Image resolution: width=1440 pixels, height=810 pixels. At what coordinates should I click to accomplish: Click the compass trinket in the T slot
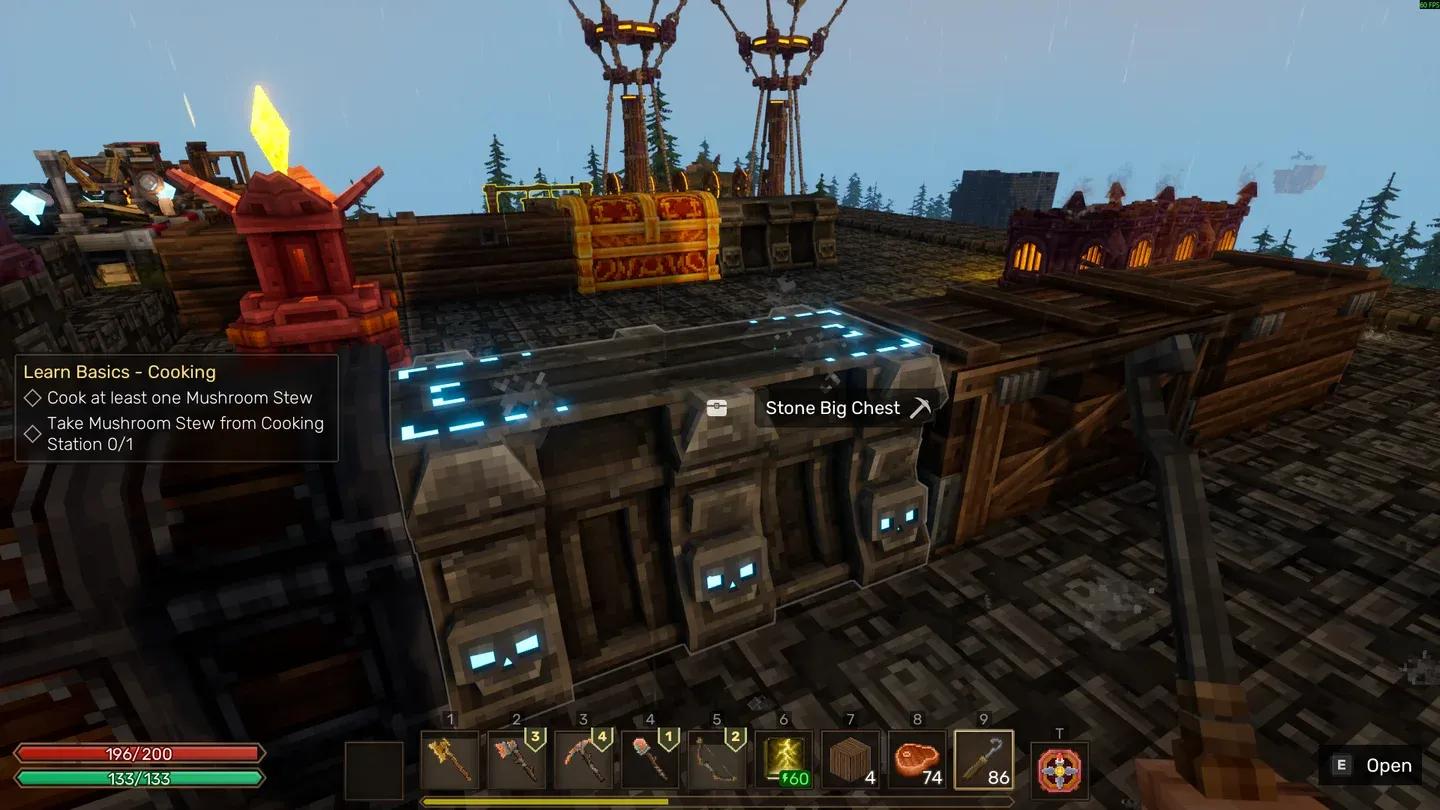[x=1059, y=771]
